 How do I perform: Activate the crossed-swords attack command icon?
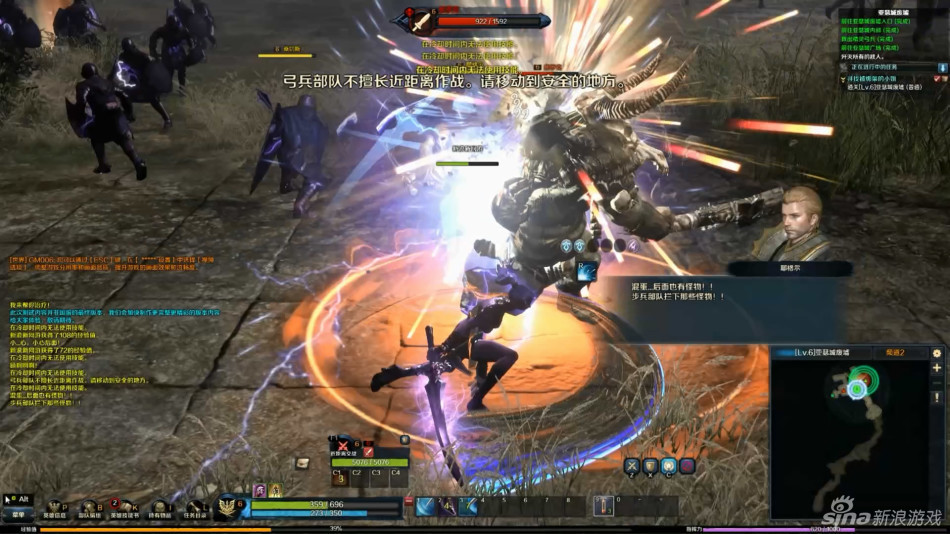[632, 466]
